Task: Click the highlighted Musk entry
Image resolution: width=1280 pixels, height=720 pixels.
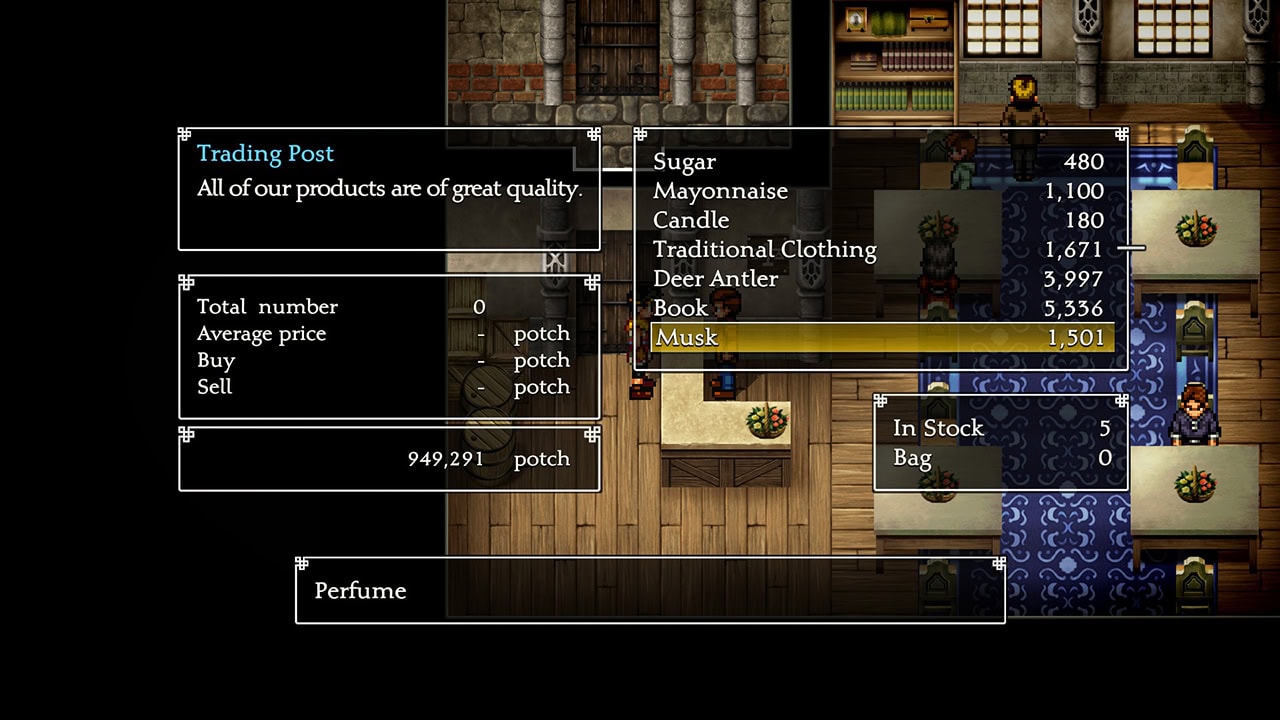Action: click(880, 338)
